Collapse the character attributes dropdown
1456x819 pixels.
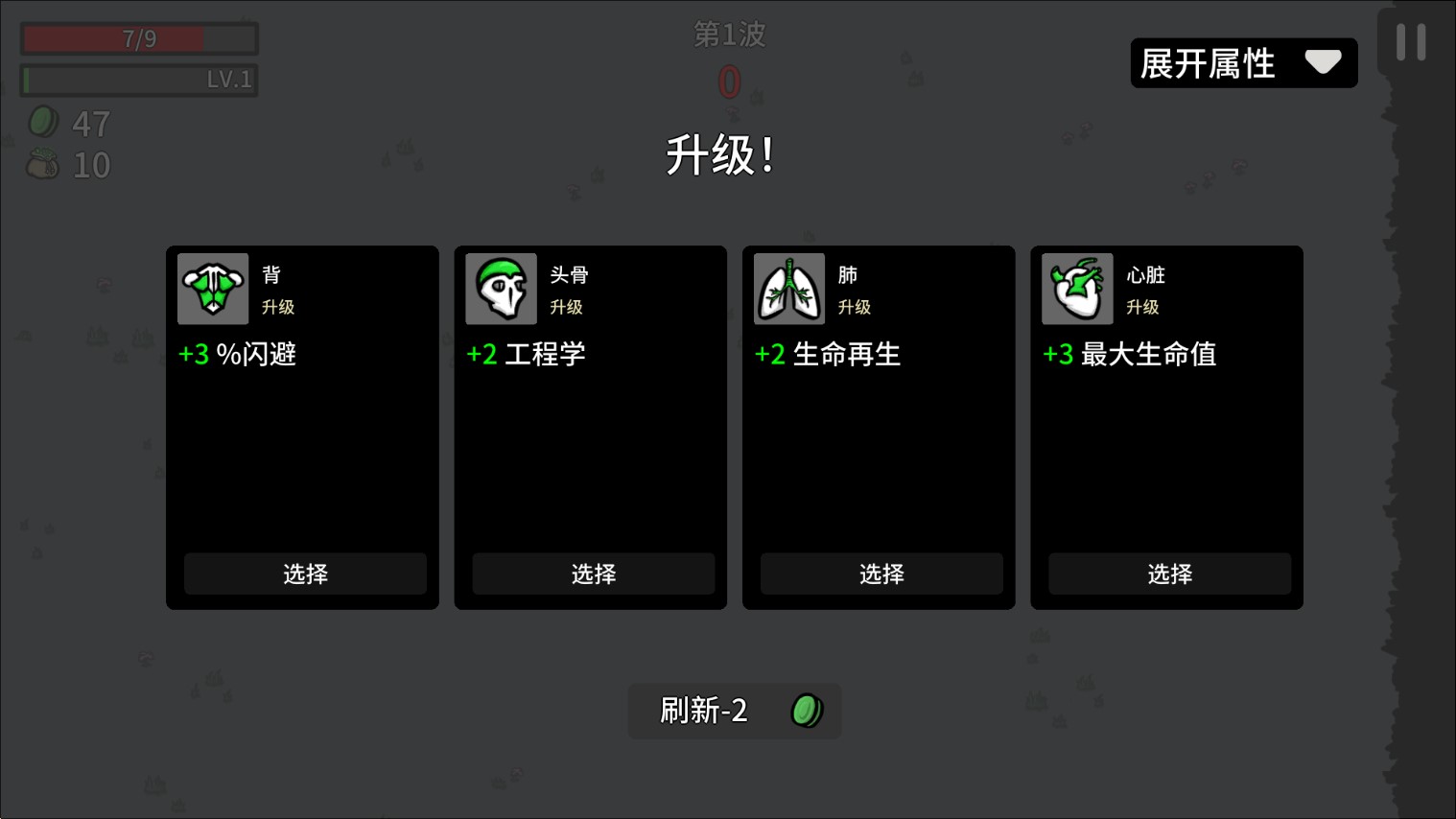[1243, 62]
